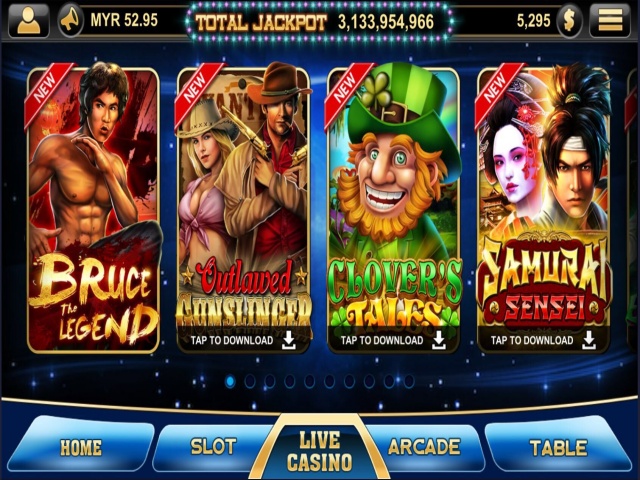The image size is (640, 480).
Task: Open the hamburger menu
Action: [608, 19]
